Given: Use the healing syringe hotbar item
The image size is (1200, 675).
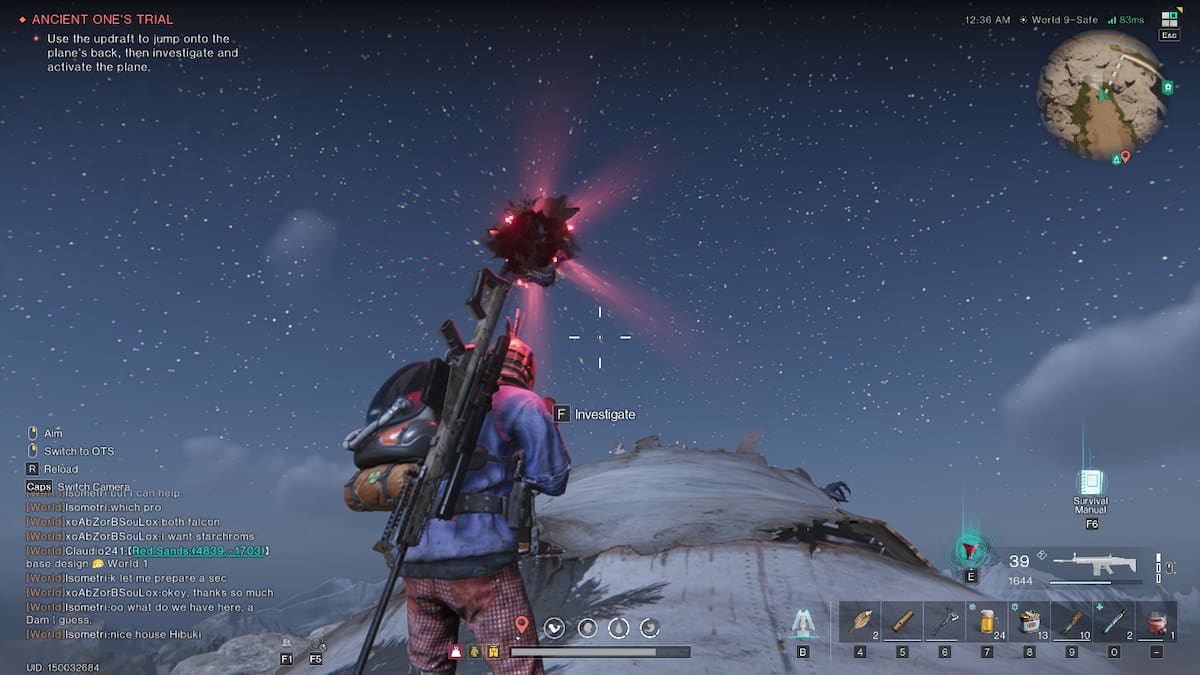Looking at the screenshot, I should click(x=1114, y=621).
